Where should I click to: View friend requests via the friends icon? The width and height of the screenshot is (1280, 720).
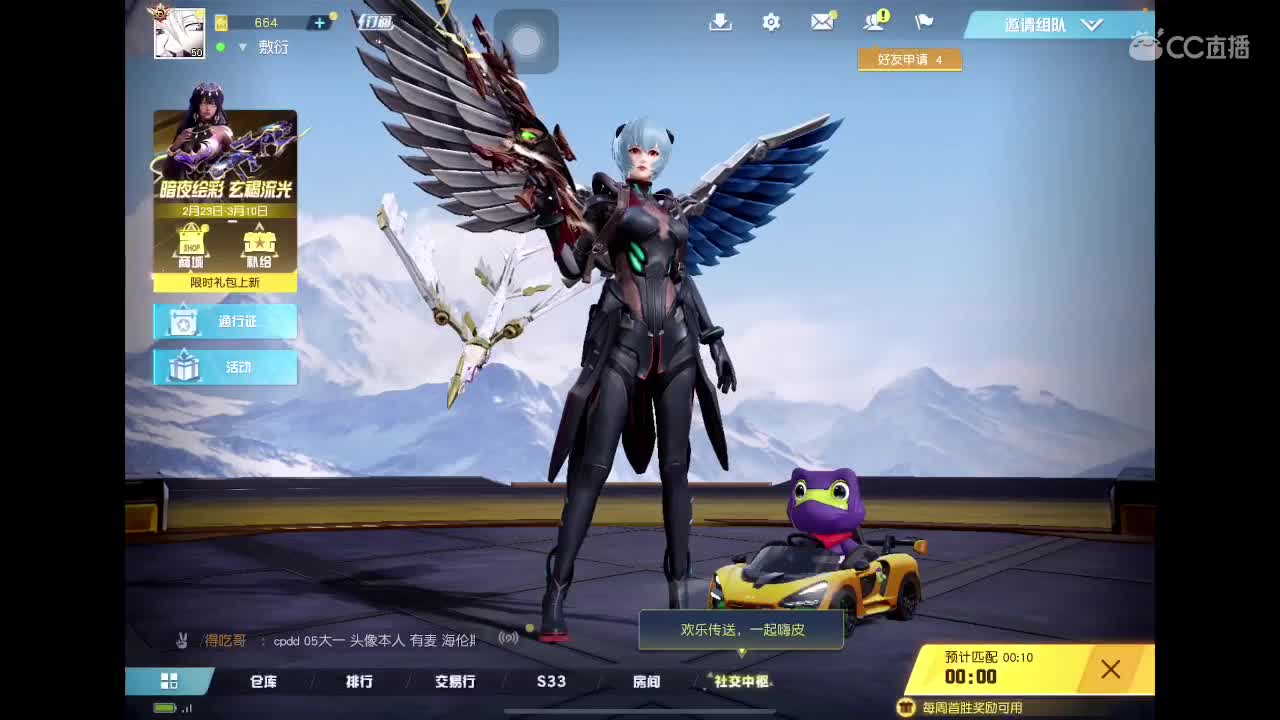[873, 21]
